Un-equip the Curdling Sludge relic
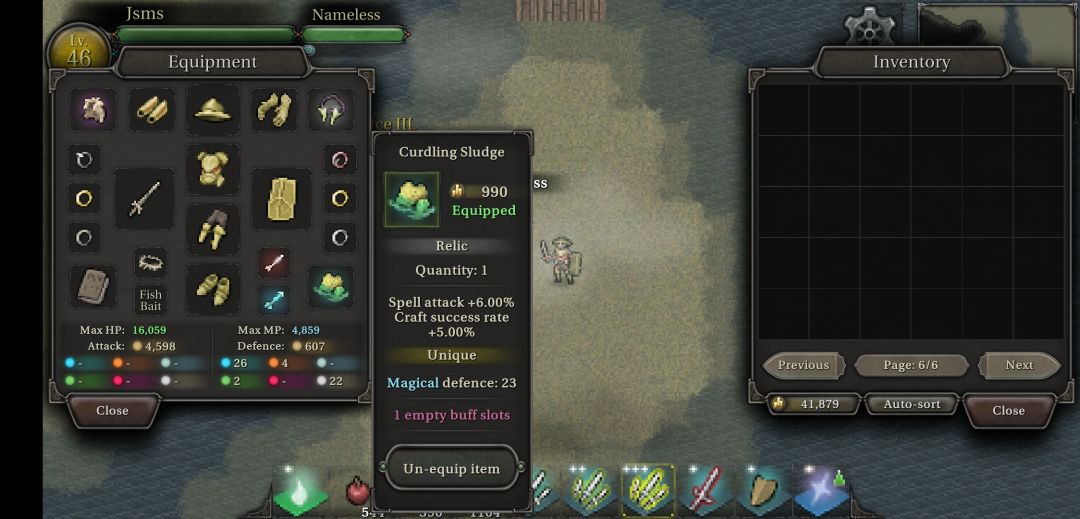1080x519 pixels. pyautogui.click(x=451, y=468)
